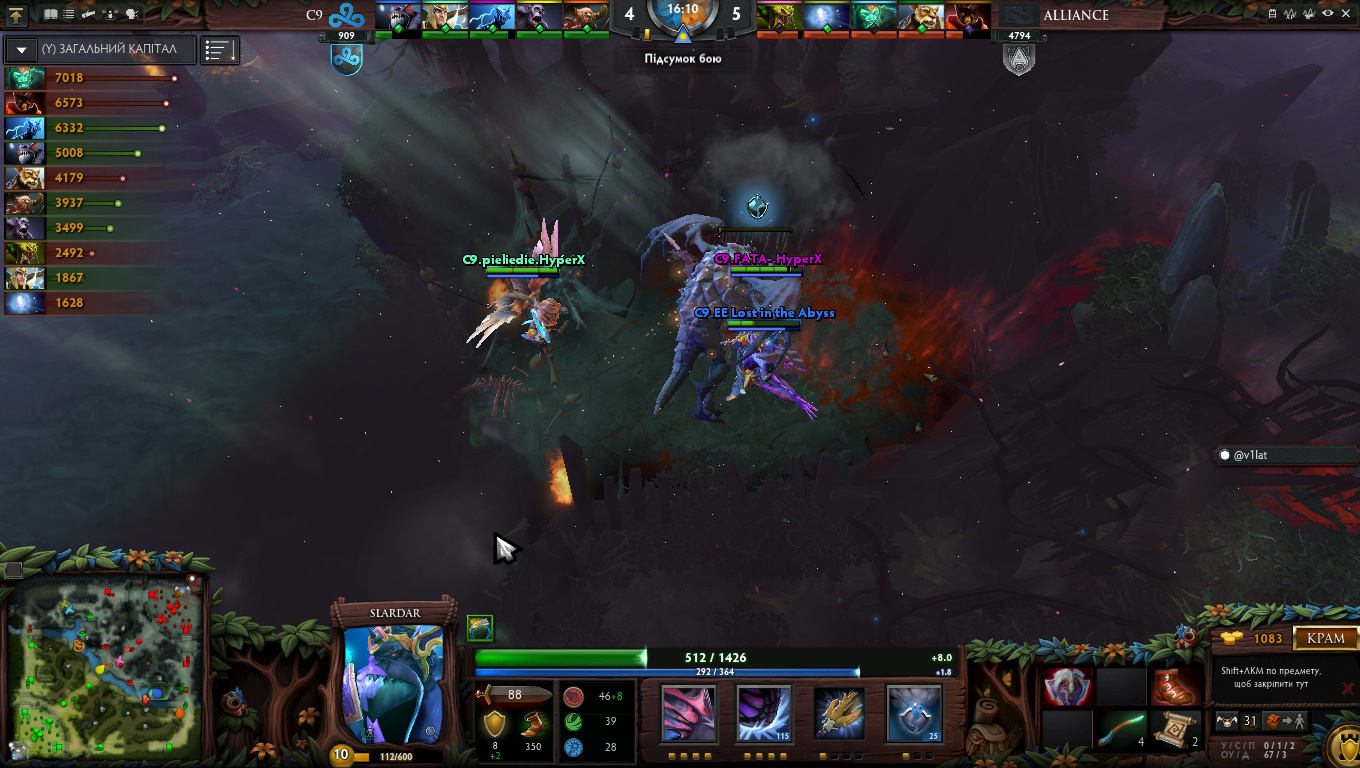Screen dimensions: 1360x768
Task: Open the net worth stat dropdown arrow
Action: pyautogui.click(x=21, y=50)
